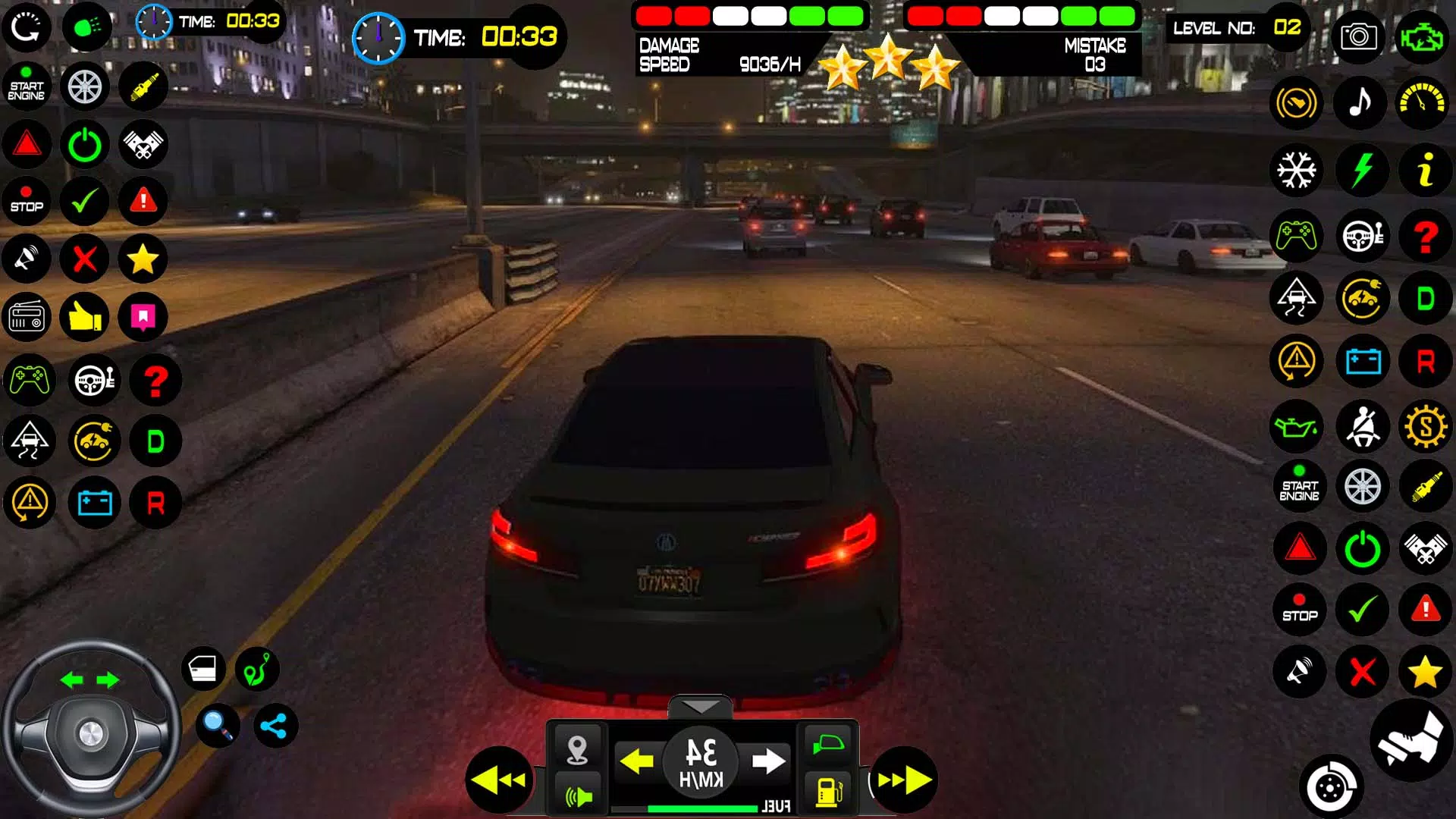The image size is (1456, 819).
Task: Mute the music note icon
Action: coord(1358,102)
